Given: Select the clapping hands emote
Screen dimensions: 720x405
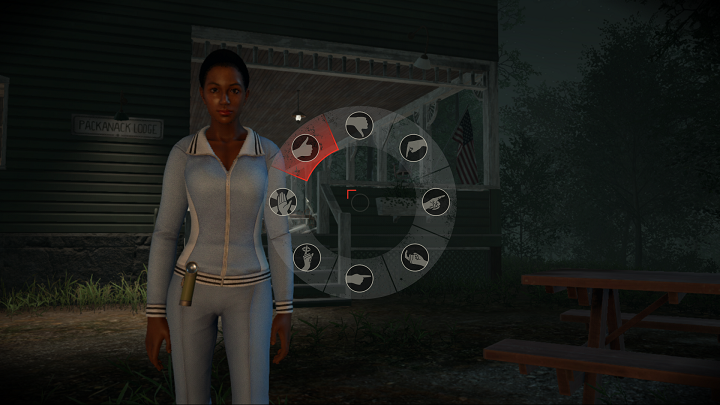Looking at the screenshot, I should [x=414, y=258].
